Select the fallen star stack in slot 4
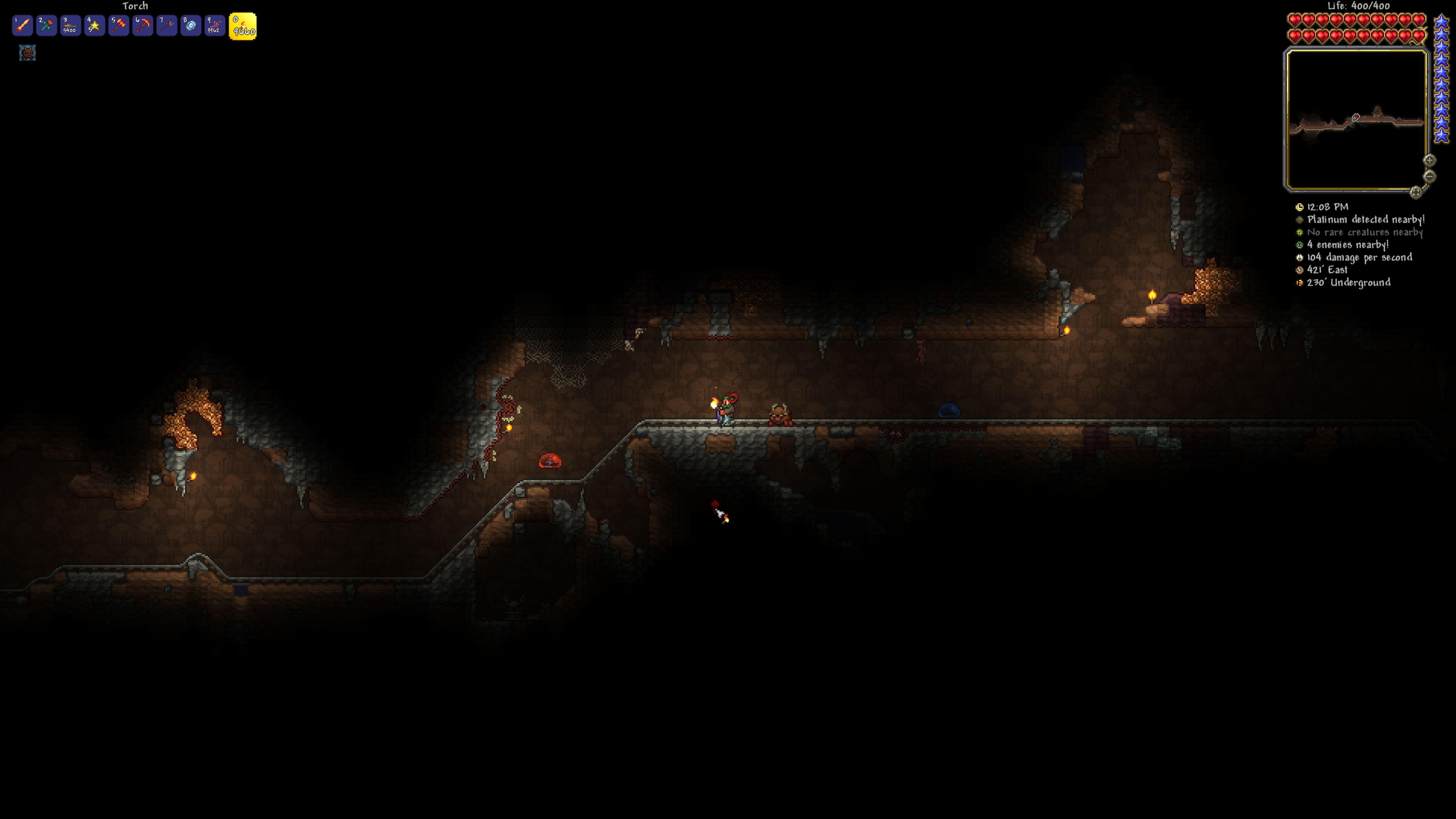 point(94,26)
